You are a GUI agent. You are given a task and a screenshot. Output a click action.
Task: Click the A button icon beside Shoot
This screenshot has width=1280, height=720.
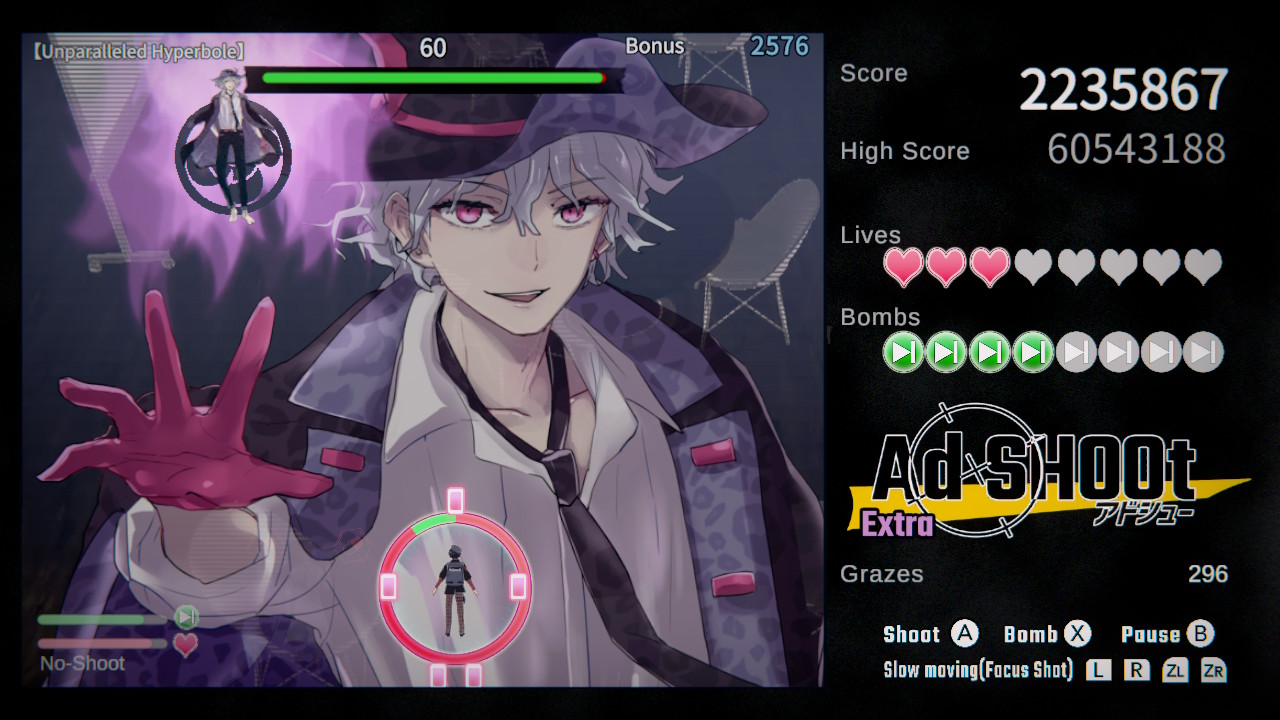[x=962, y=633]
